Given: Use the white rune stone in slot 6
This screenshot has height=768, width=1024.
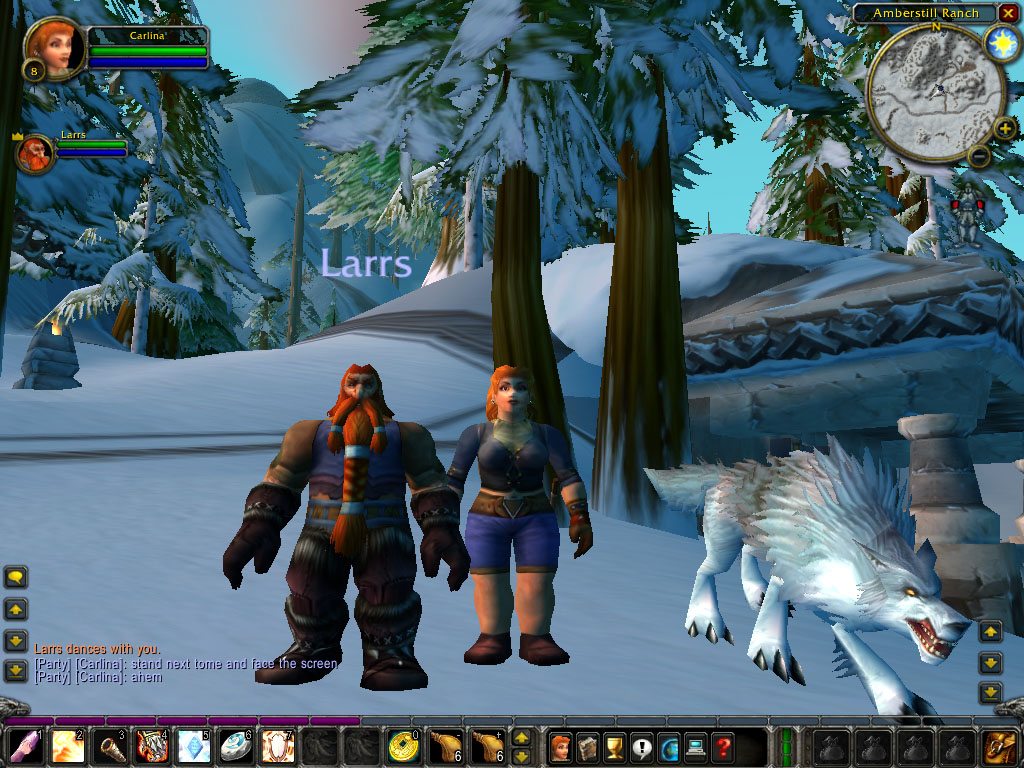Looking at the screenshot, I should click(235, 747).
